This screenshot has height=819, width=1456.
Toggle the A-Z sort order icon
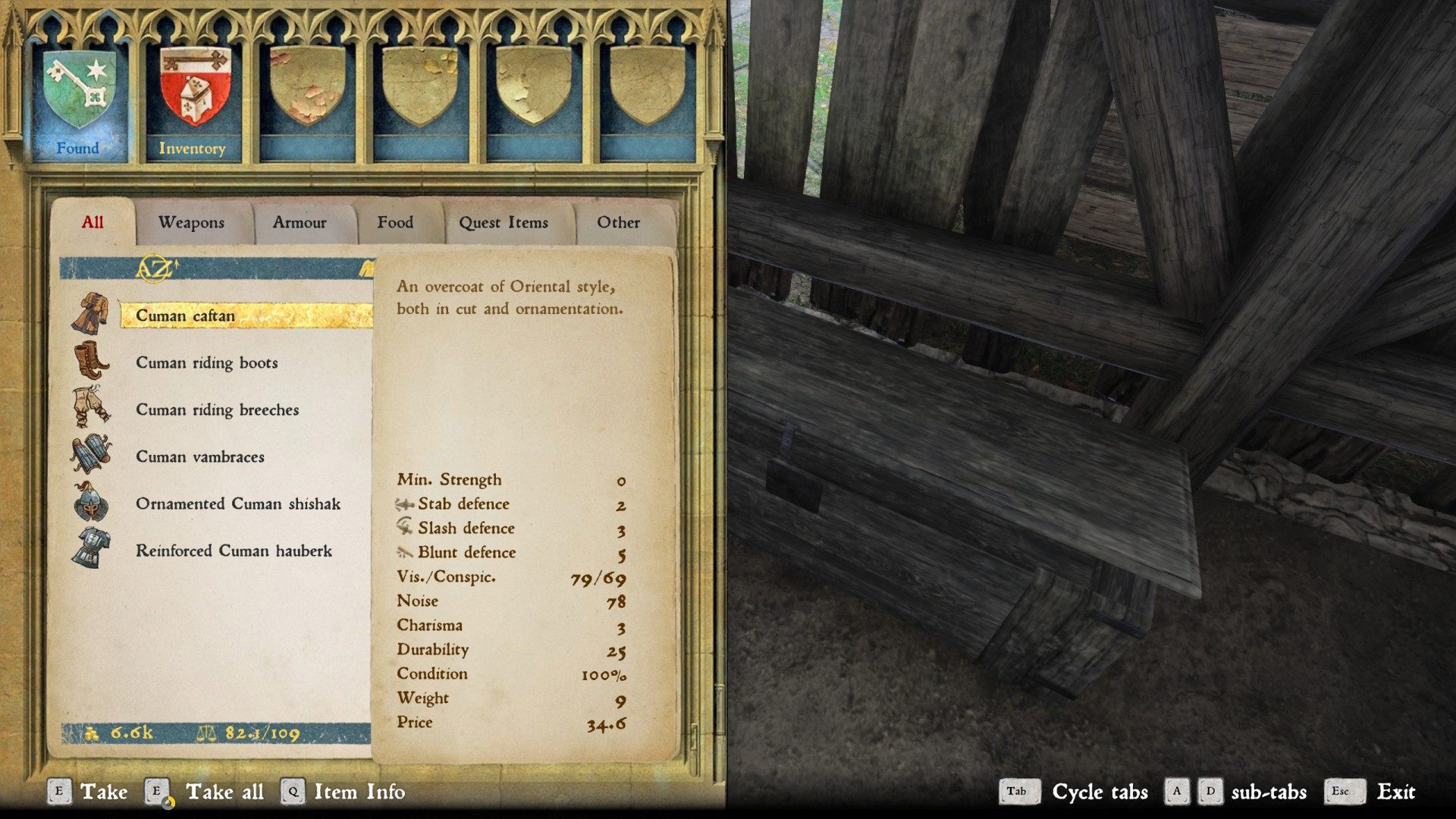coord(155,268)
